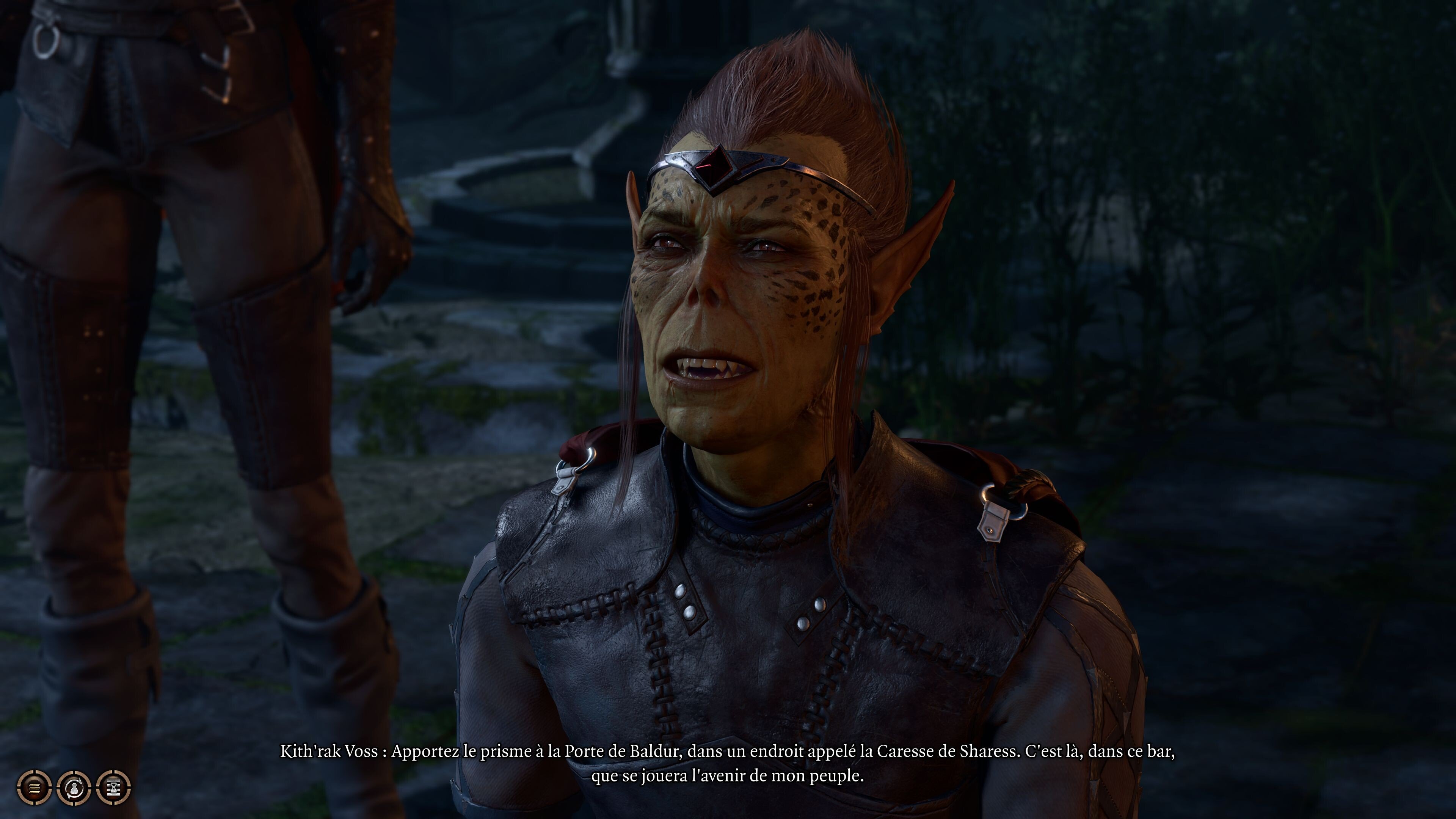Open the dialogue history hourglass button
Image resolution: width=1456 pixels, height=819 pixels.
114,786
